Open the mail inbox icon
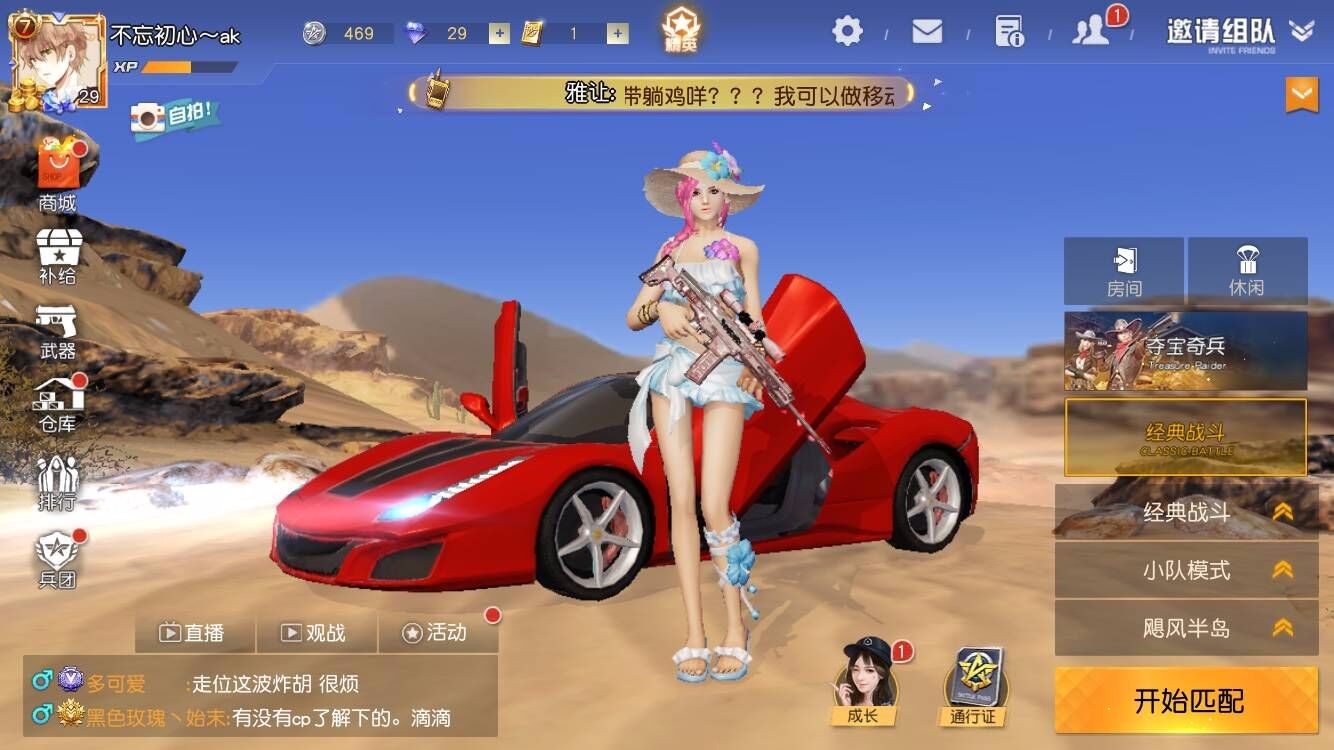The width and height of the screenshot is (1334, 750). pos(925,31)
